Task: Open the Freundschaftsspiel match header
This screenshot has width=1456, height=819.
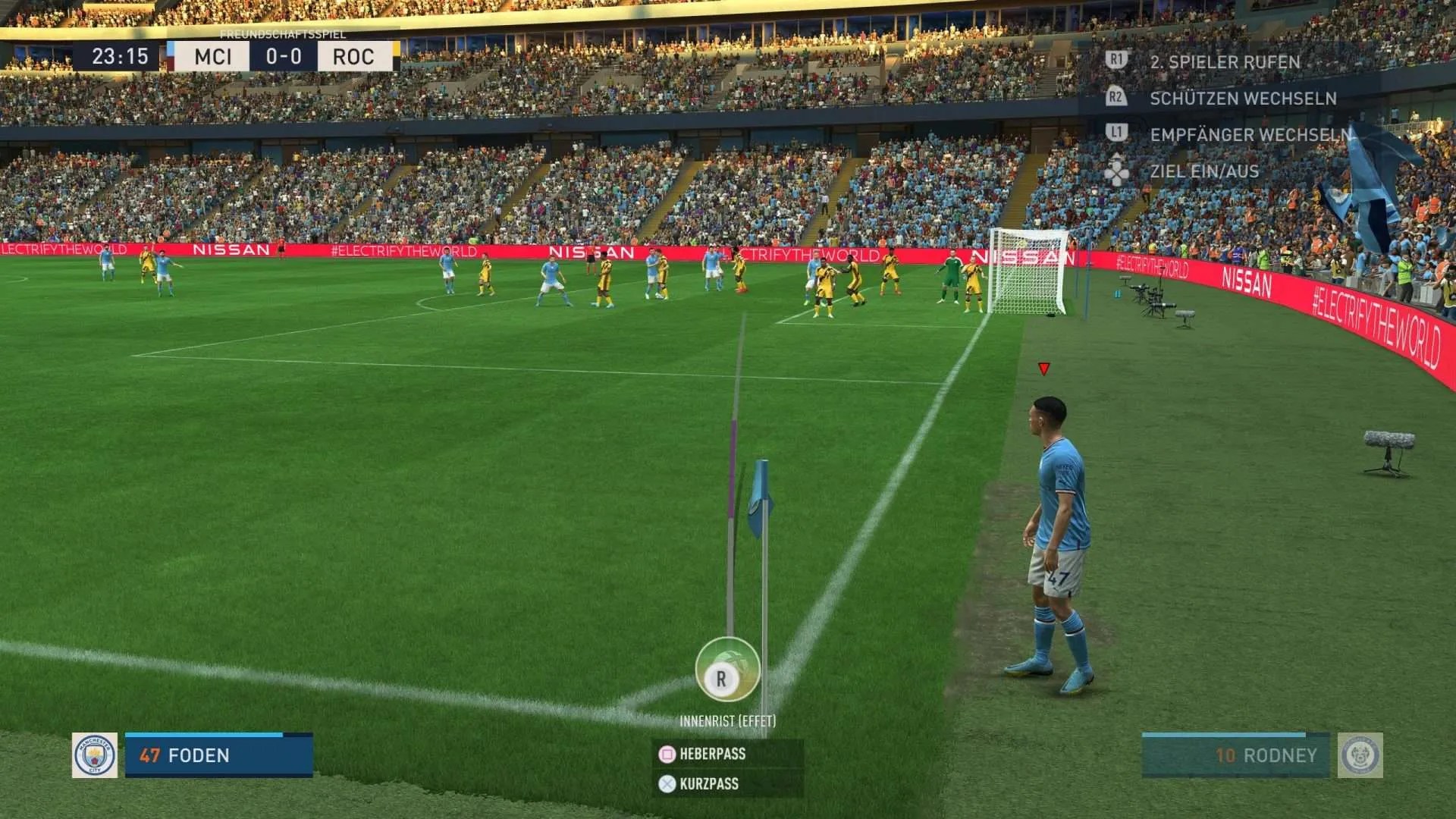Action: tap(282, 34)
